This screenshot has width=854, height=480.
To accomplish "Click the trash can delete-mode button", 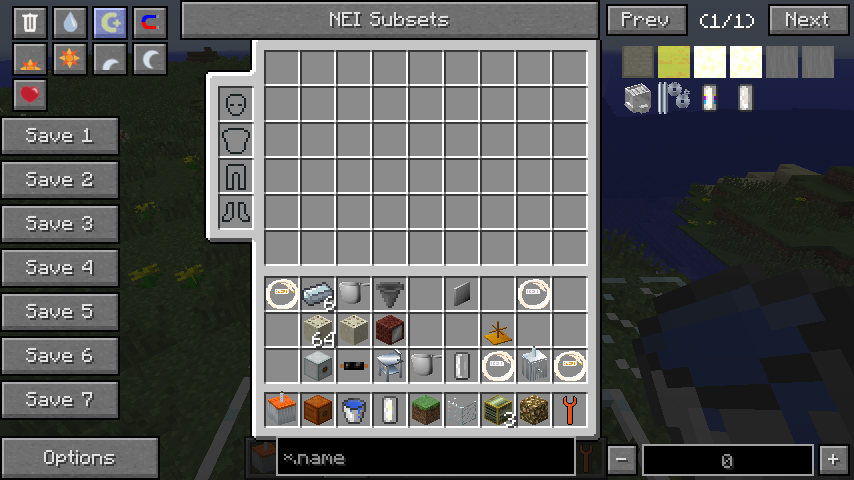I will pyautogui.click(x=30, y=22).
